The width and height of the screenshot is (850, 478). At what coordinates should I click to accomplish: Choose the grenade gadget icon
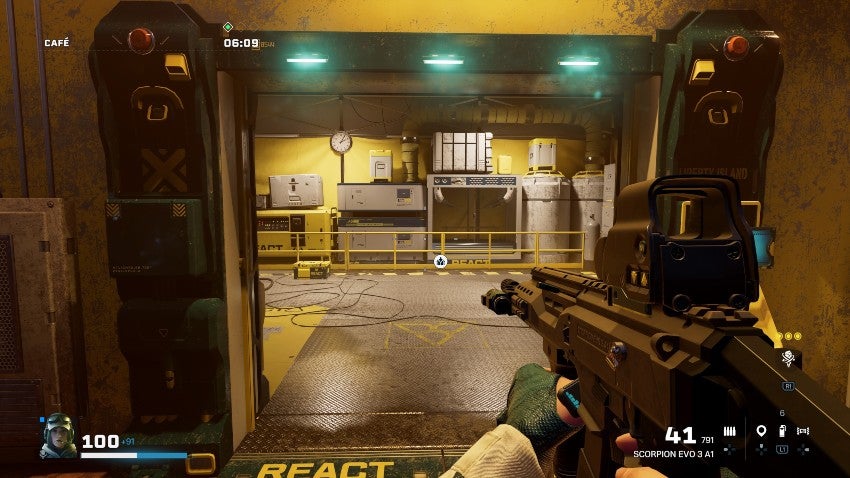click(782, 431)
